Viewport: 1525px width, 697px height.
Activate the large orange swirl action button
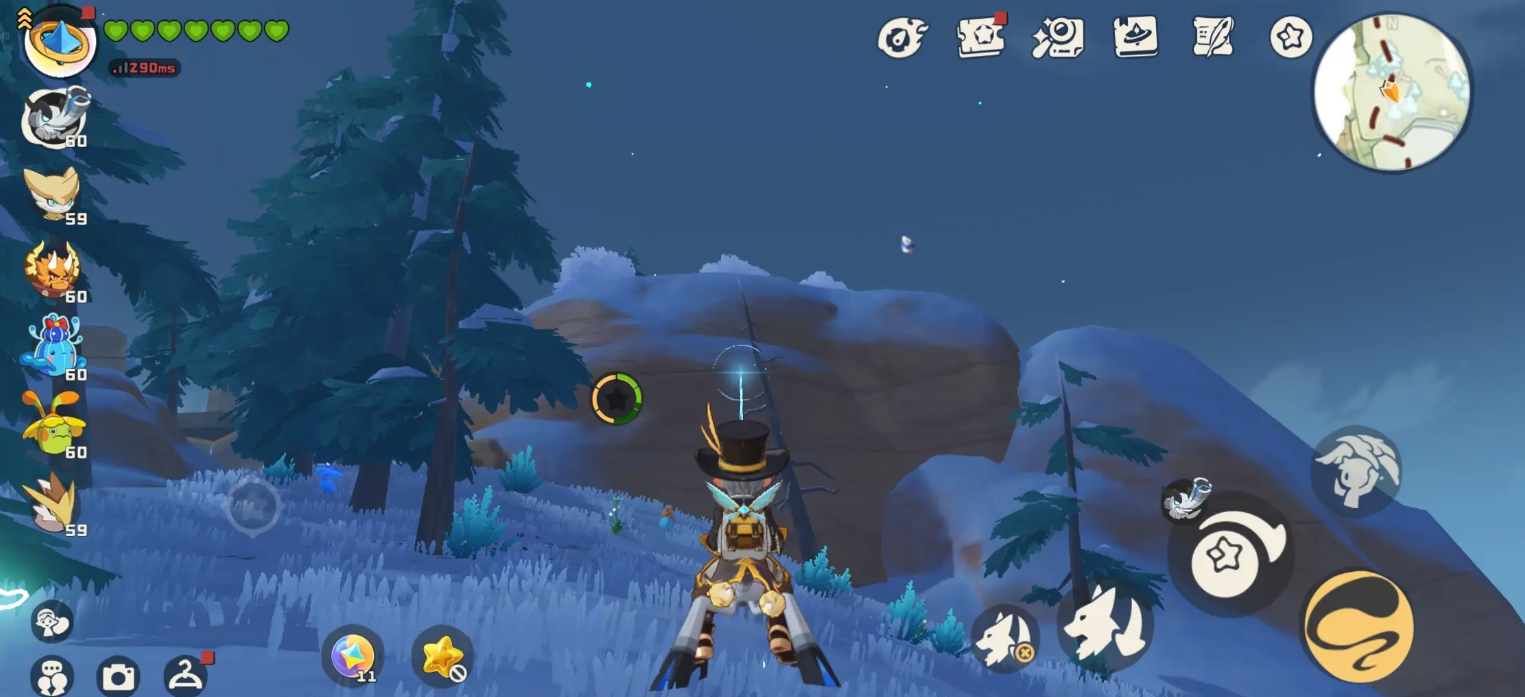click(x=1358, y=626)
